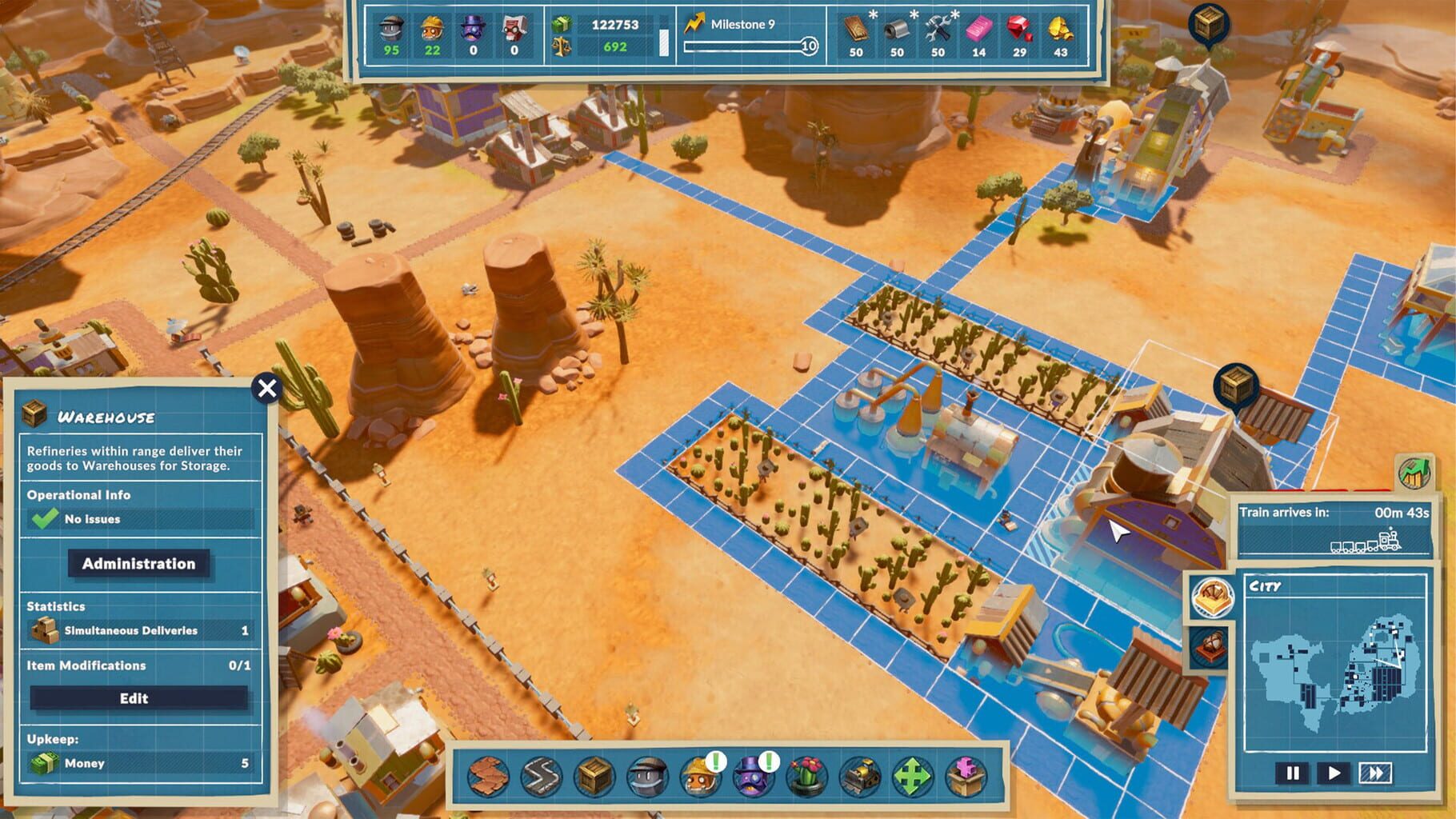The height and width of the screenshot is (819, 1456).
Task: Edit the warehouse item modifications
Action: coord(138,697)
